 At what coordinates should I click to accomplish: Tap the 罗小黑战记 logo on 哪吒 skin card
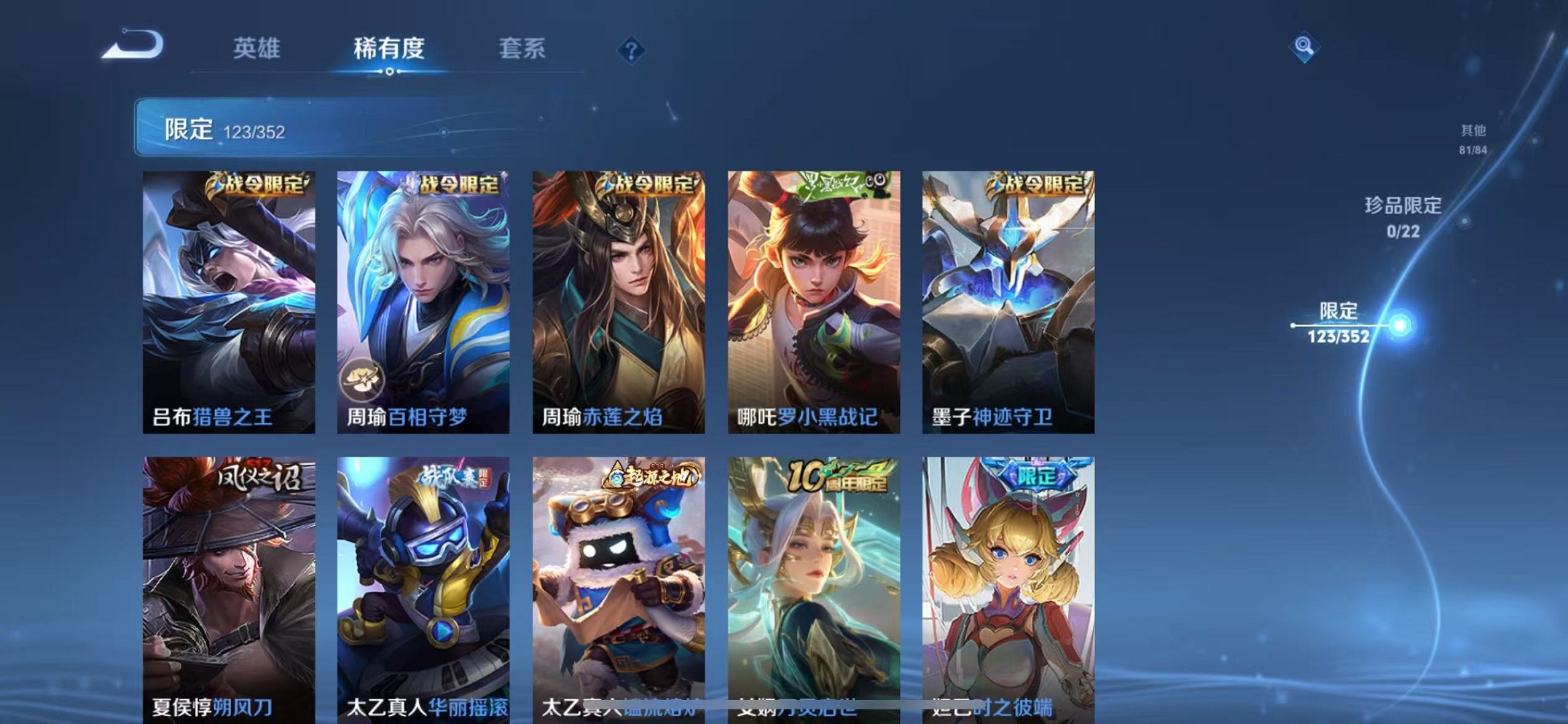coord(838,184)
